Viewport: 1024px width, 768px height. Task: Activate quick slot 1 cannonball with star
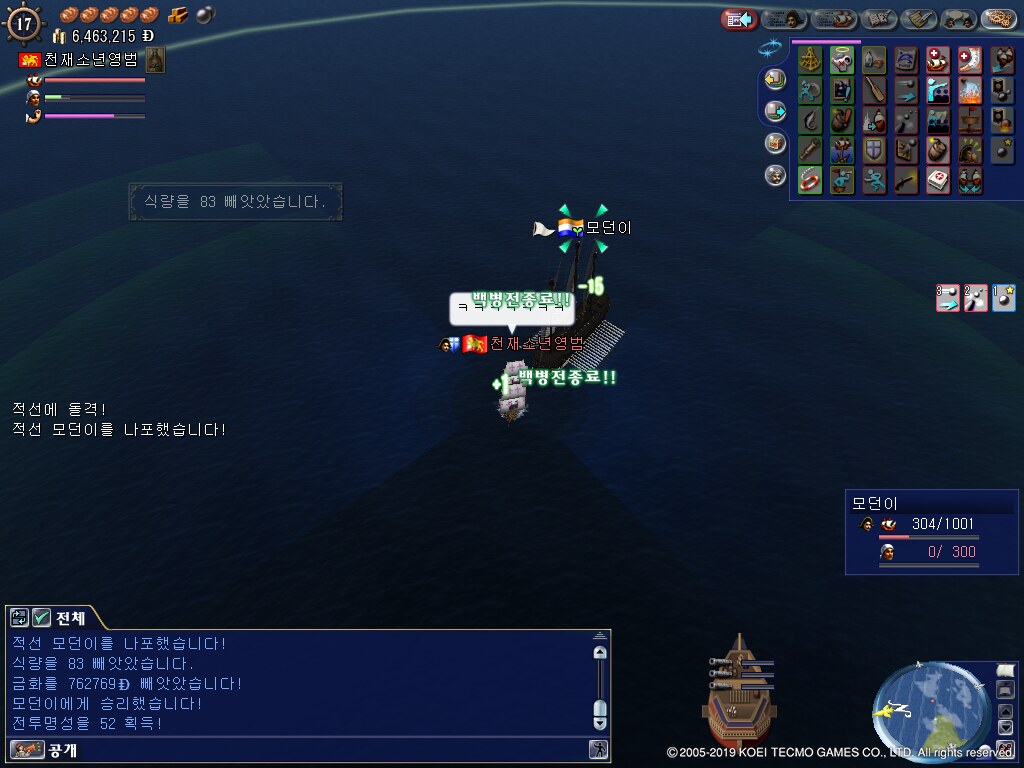(x=1003, y=298)
